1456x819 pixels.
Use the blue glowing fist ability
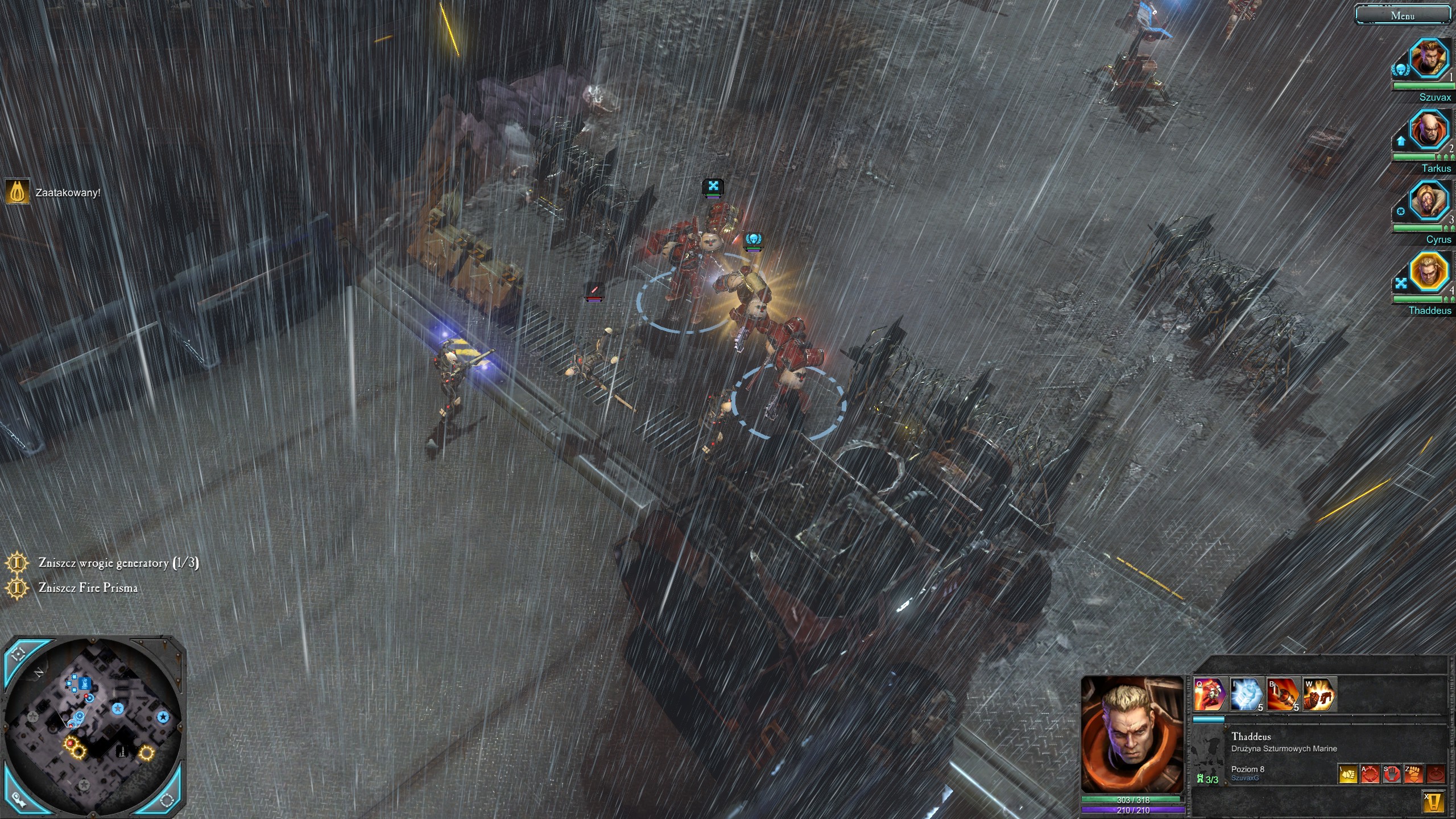point(1246,694)
